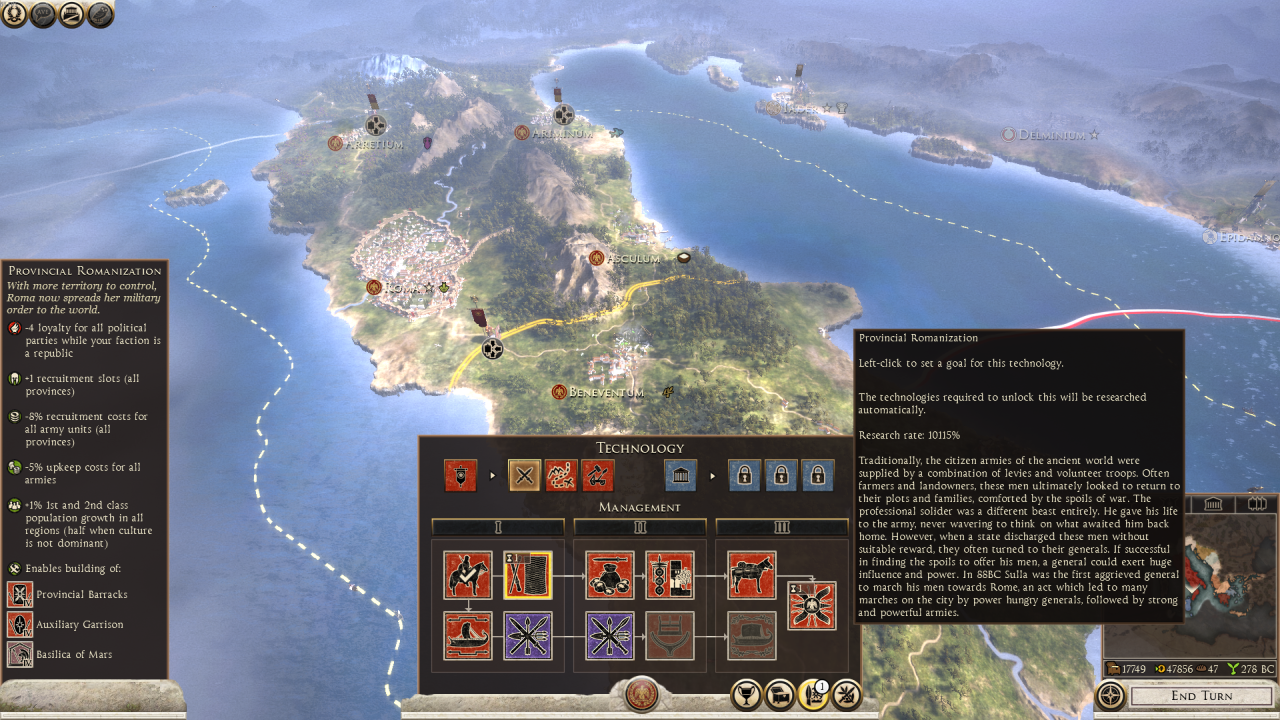Click the compass button beside End Turn
The height and width of the screenshot is (720, 1280).
(x=1110, y=695)
